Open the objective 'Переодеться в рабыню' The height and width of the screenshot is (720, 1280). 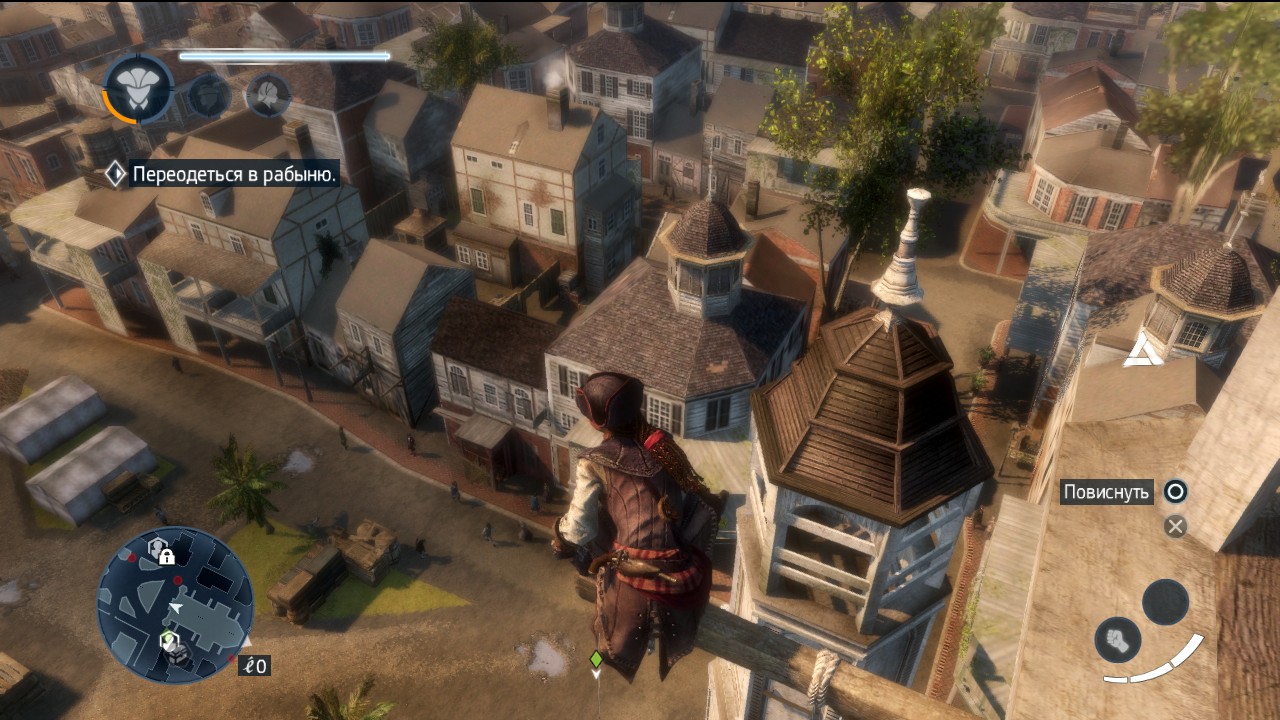(235, 175)
